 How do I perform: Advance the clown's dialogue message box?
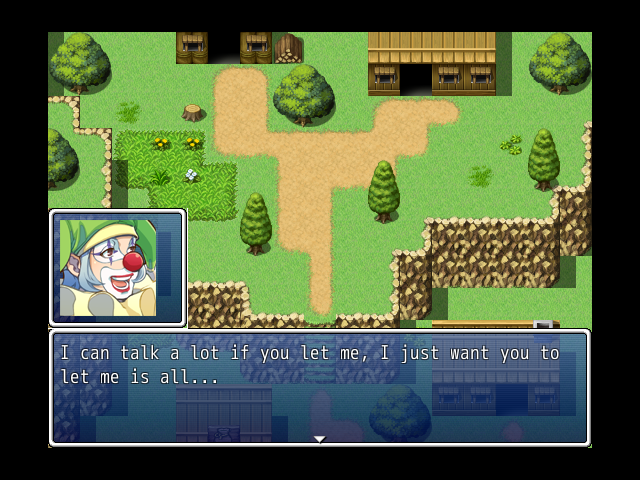point(319,388)
